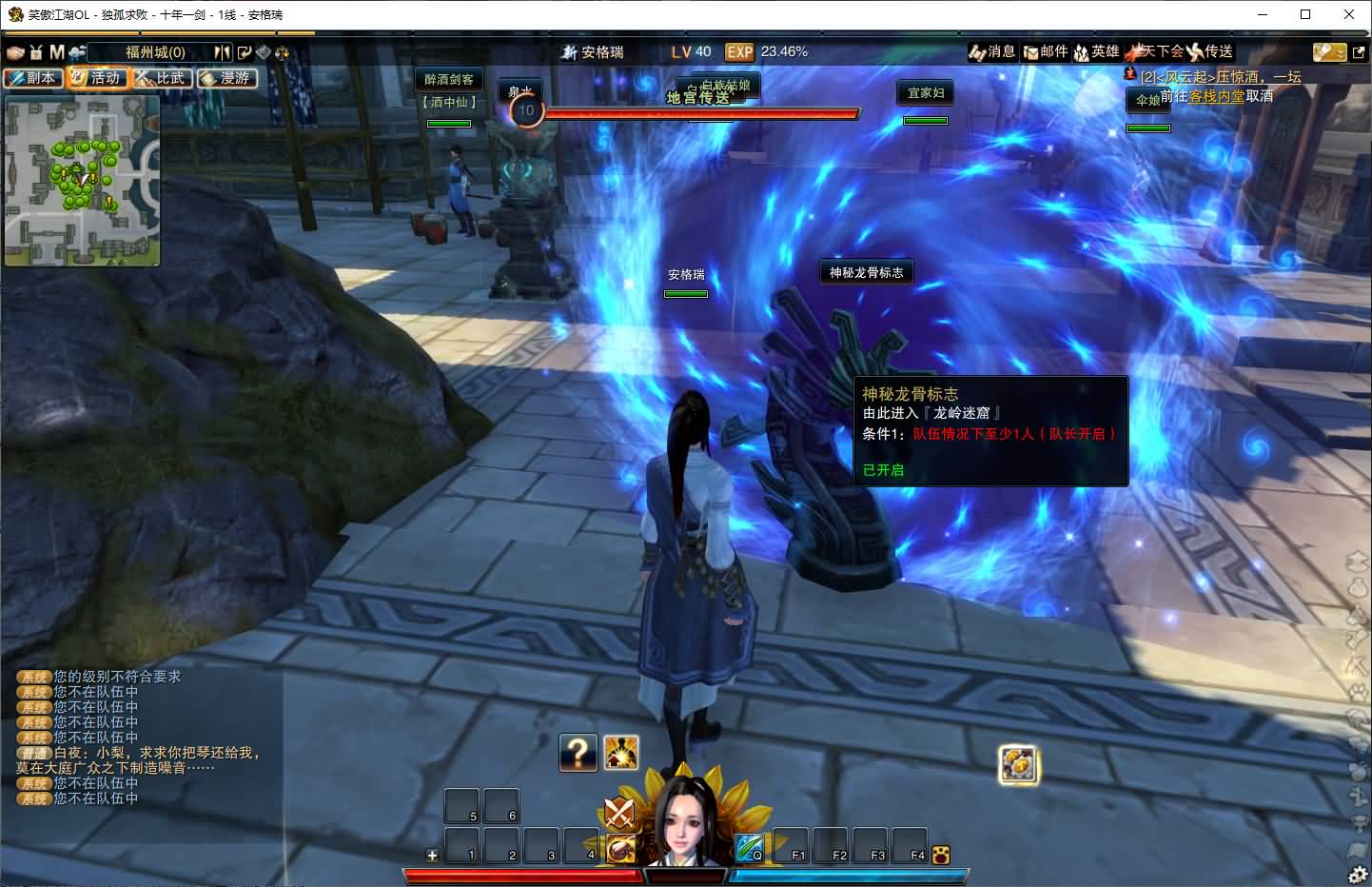Image resolution: width=1372 pixels, height=887 pixels.
Task: Open the 天下会 menu
Action: pos(1154,52)
